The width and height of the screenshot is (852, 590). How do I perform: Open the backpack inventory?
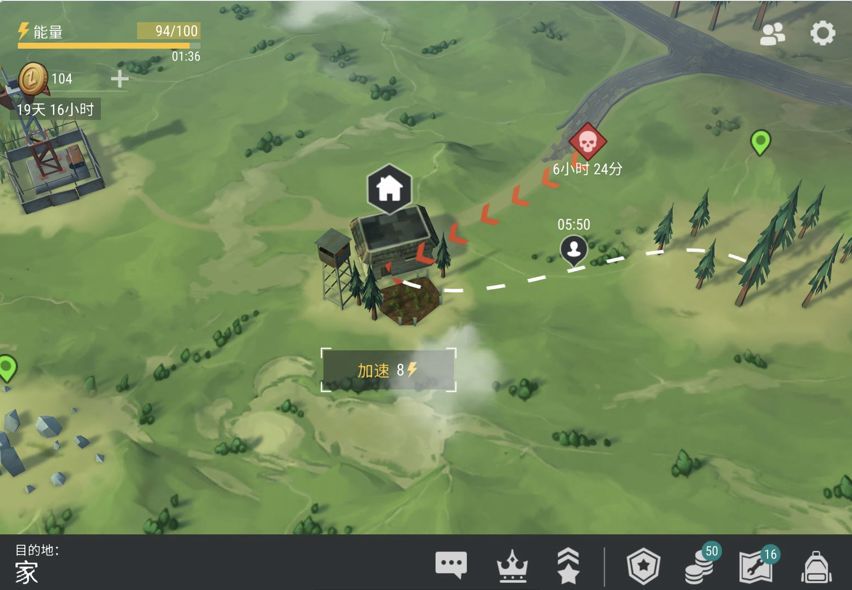[x=816, y=566]
